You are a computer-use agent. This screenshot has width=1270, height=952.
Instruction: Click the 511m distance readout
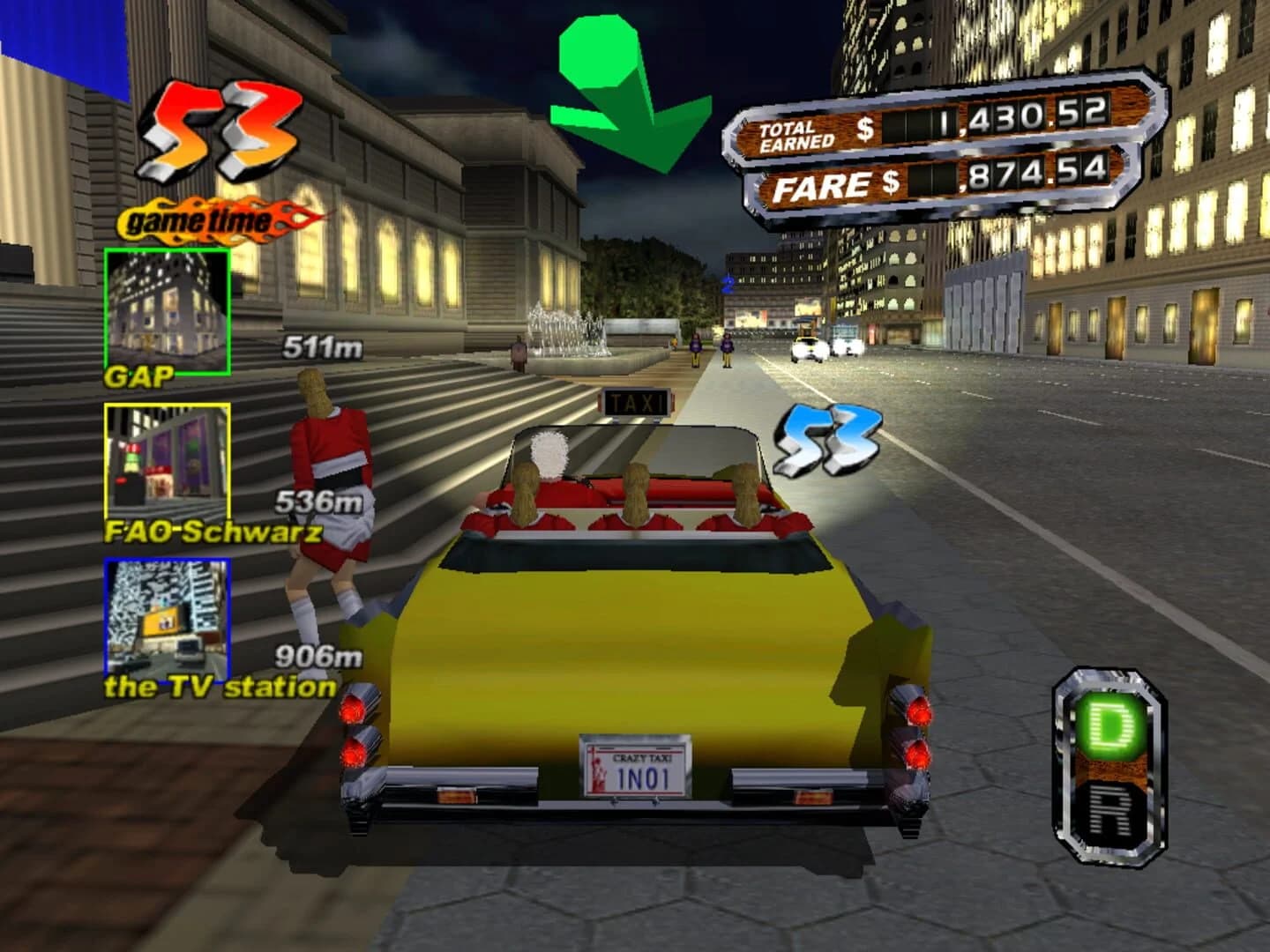(x=325, y=347)
